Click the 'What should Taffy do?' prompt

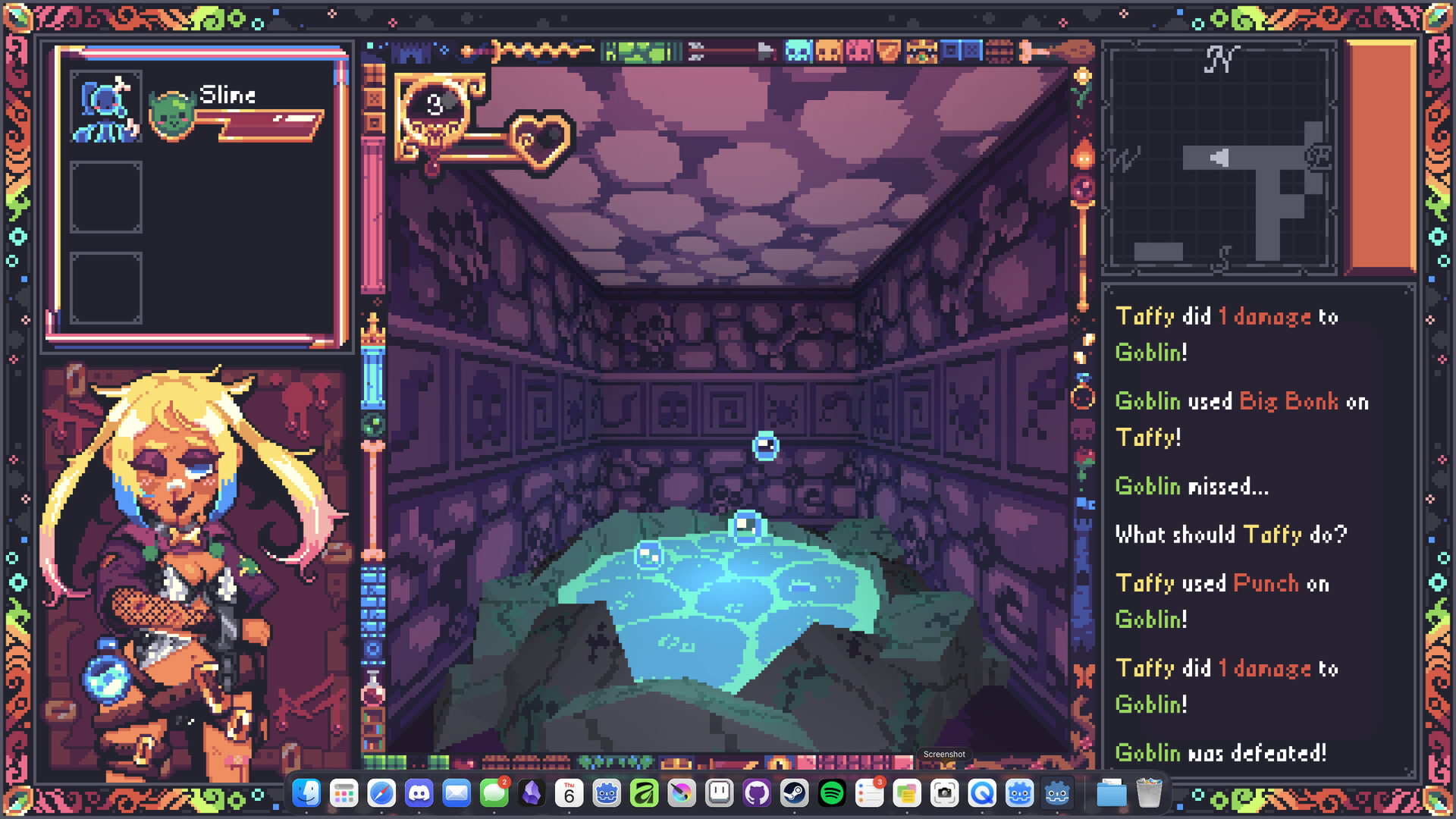pyautogui.click(x=1230, y=535)
